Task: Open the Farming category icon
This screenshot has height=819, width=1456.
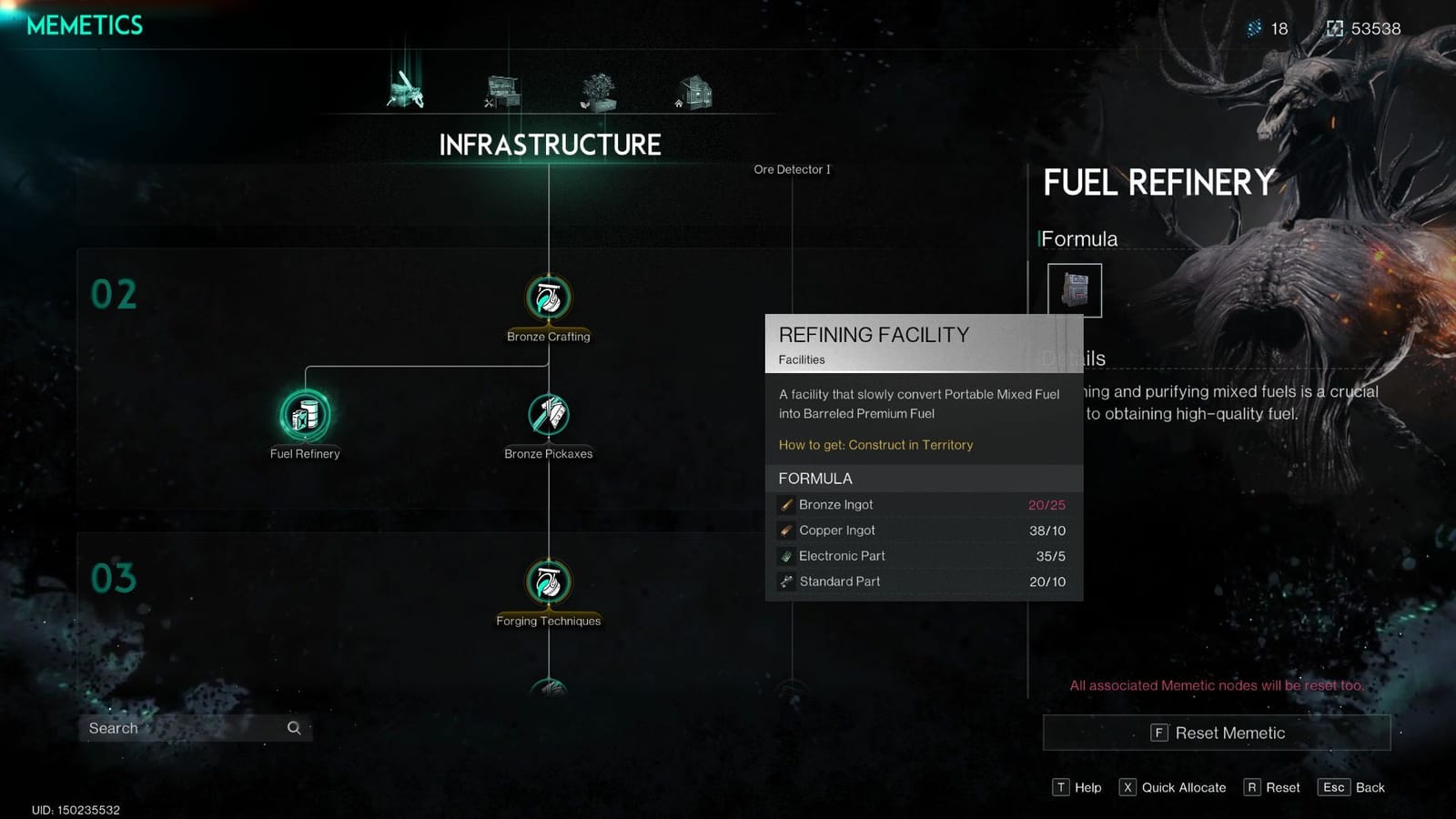Action: [x=599, y=88]
